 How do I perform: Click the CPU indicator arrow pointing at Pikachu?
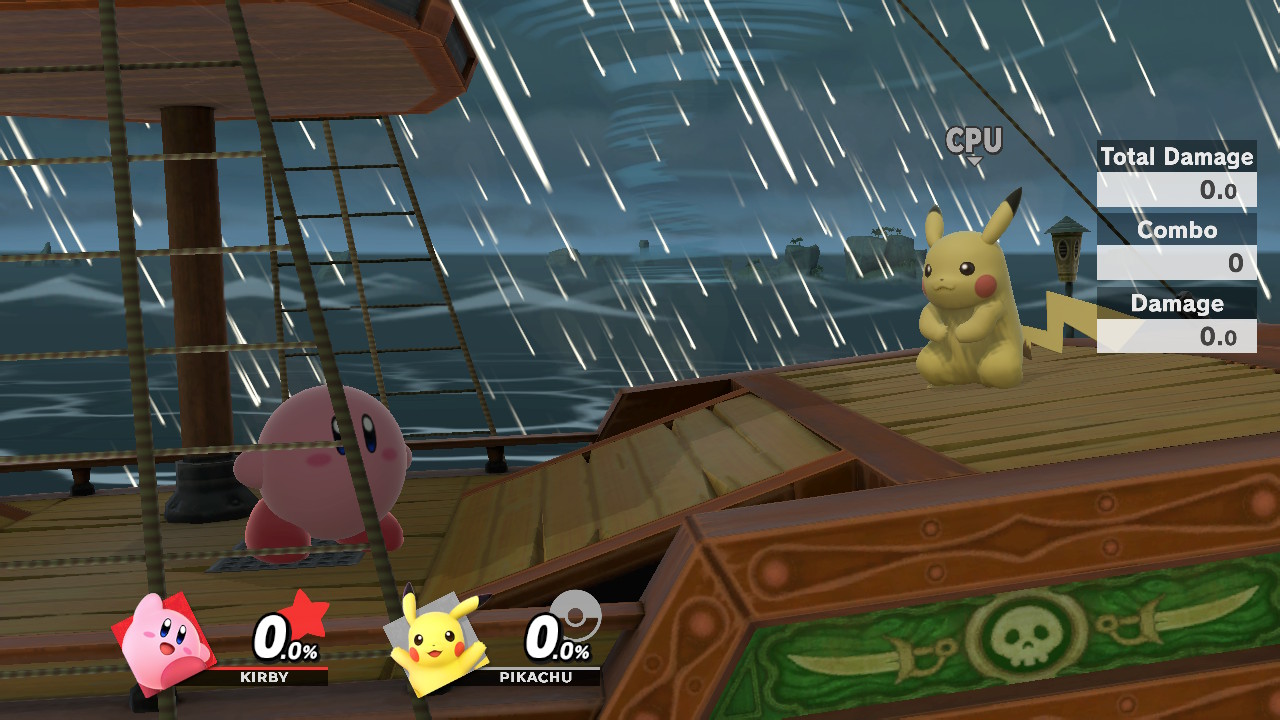pyautogui.click(x=972, y=160)
